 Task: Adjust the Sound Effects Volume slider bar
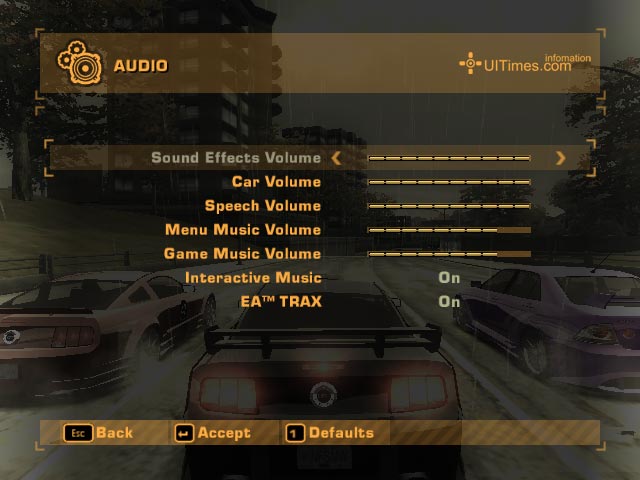(449, 158)
